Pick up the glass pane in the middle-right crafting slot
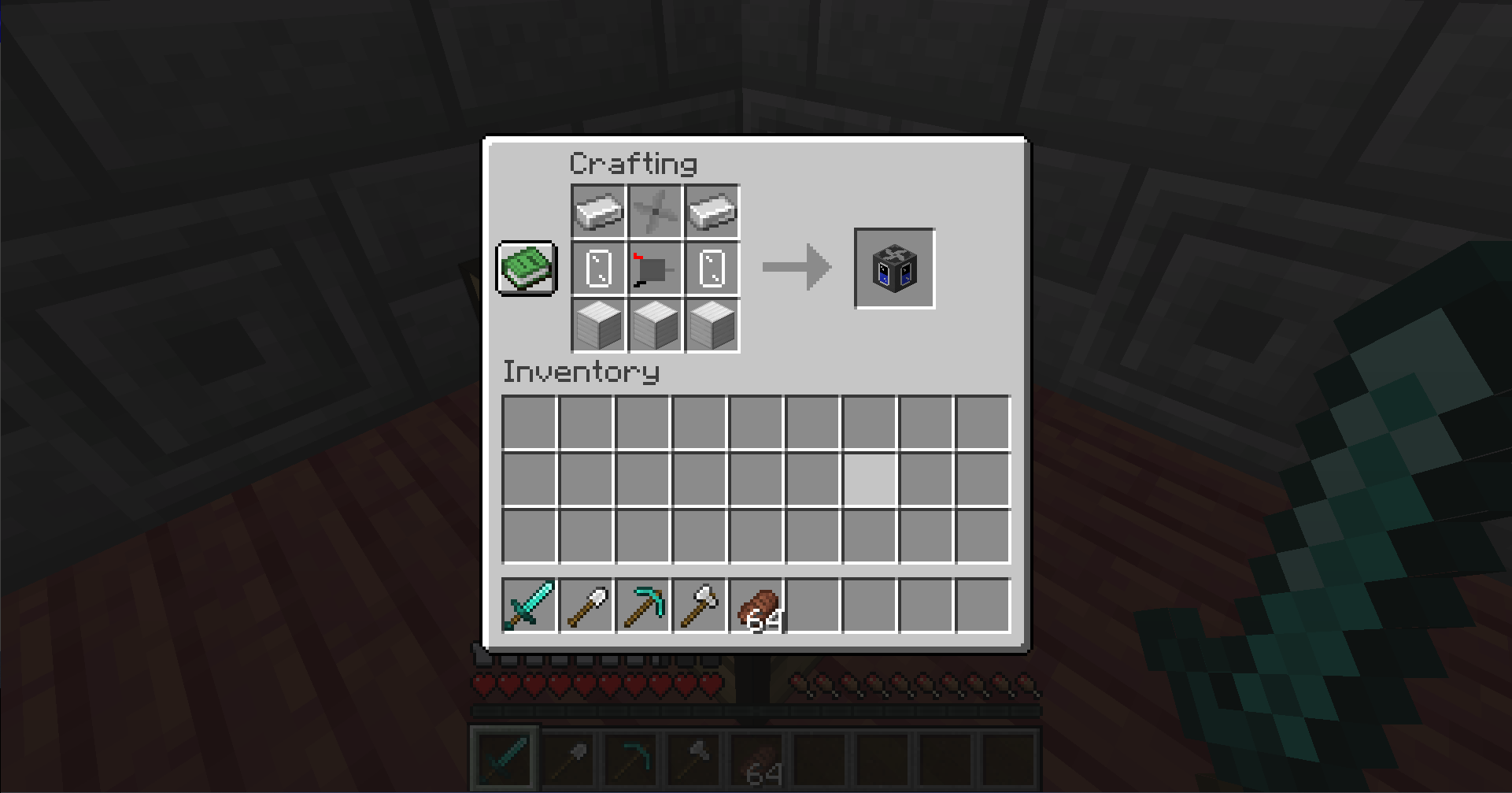This screenshot has height=793, width=1512. pyautogui.click(x=712, y=269)
